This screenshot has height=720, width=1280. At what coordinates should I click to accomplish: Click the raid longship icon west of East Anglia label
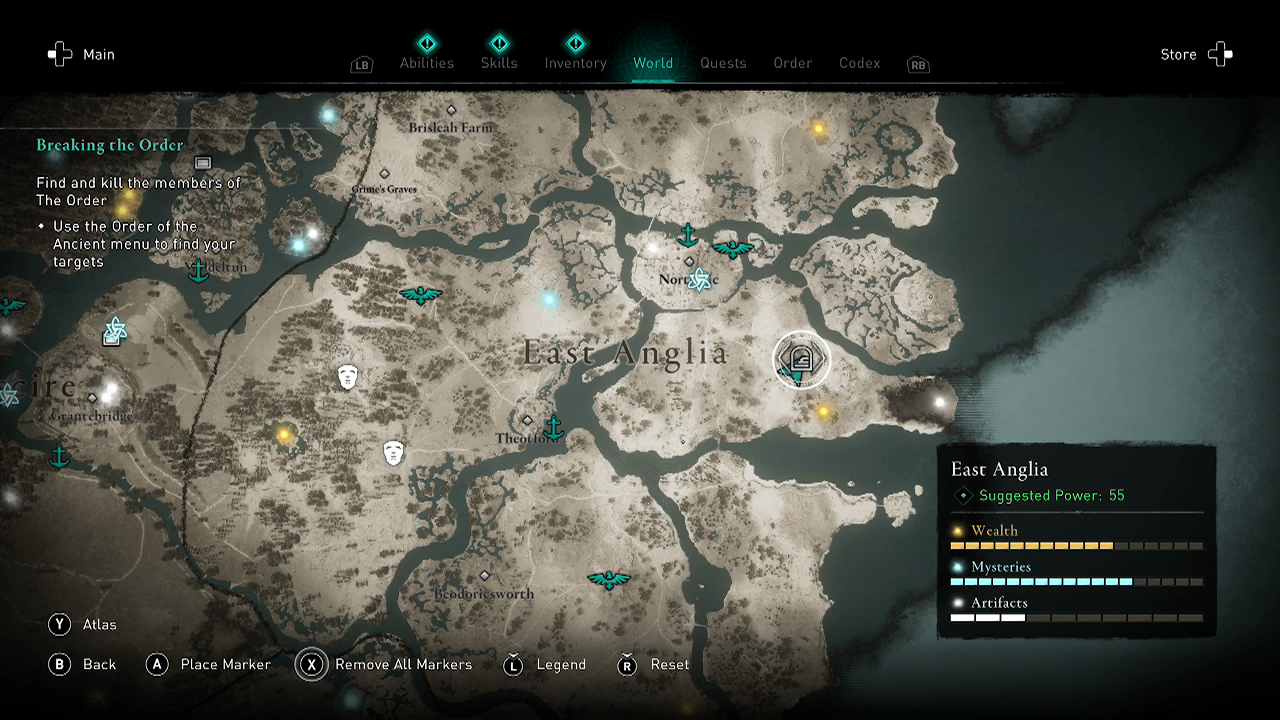(x=423, y=295)
